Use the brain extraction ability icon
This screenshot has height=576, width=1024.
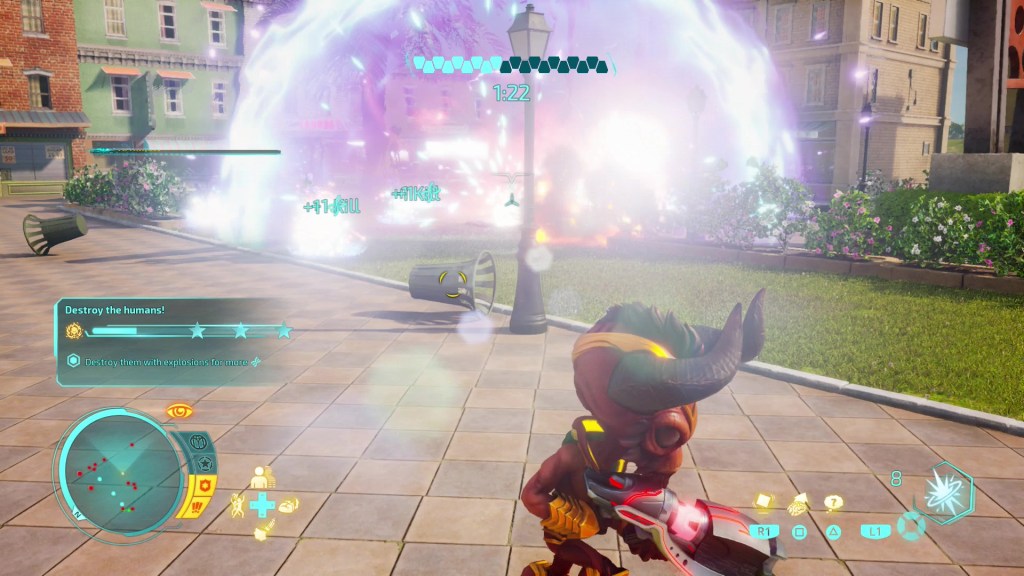tap(799, 504)
